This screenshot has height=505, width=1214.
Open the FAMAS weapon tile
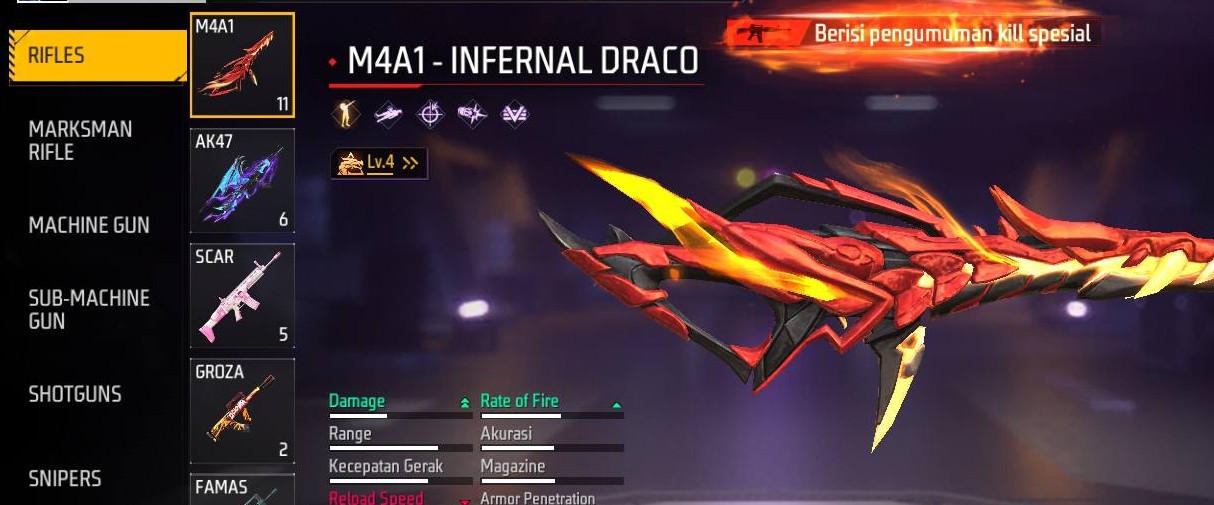[242, 489]
